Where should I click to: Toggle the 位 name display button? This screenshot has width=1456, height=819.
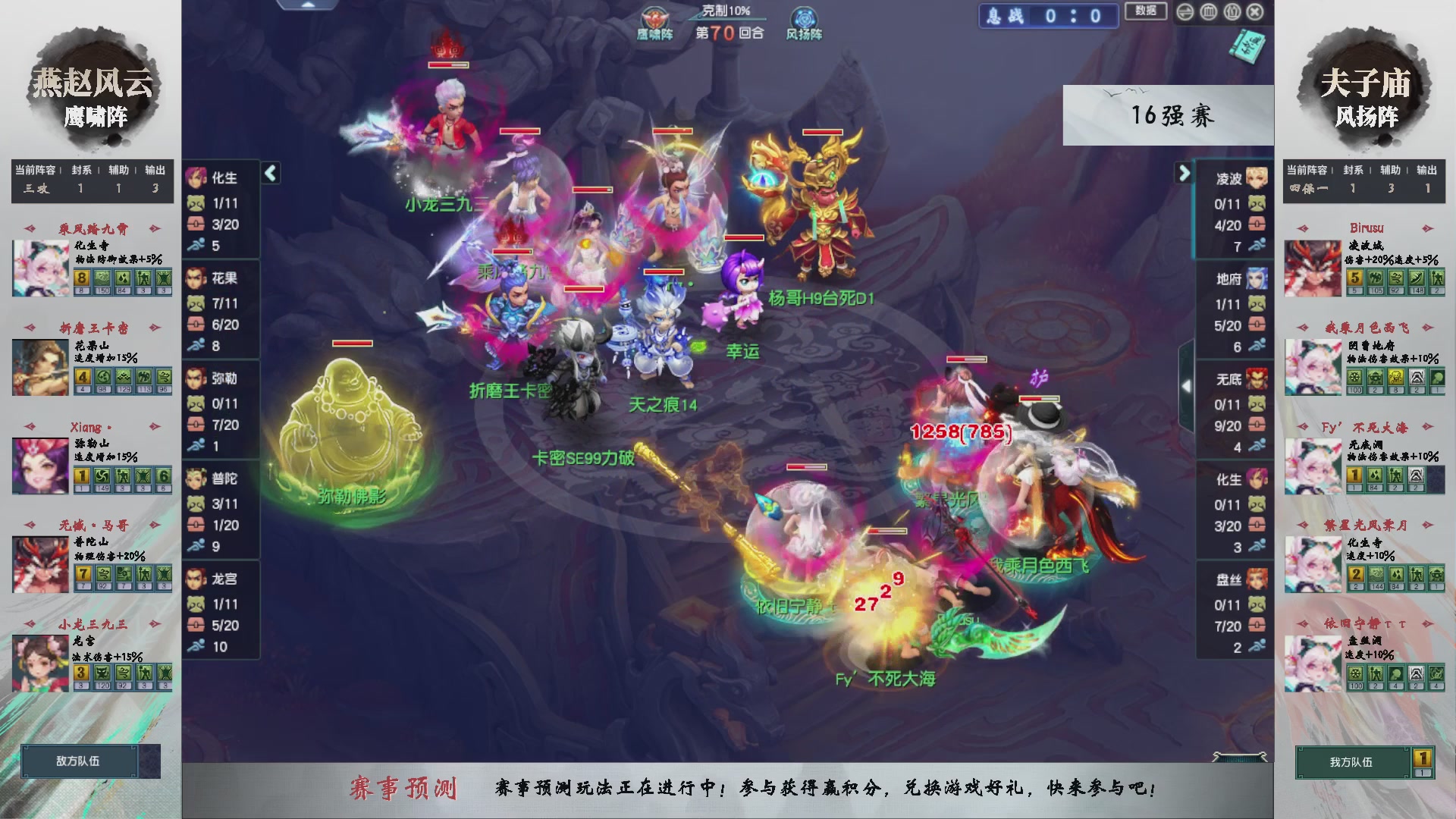coord(1232,11)
